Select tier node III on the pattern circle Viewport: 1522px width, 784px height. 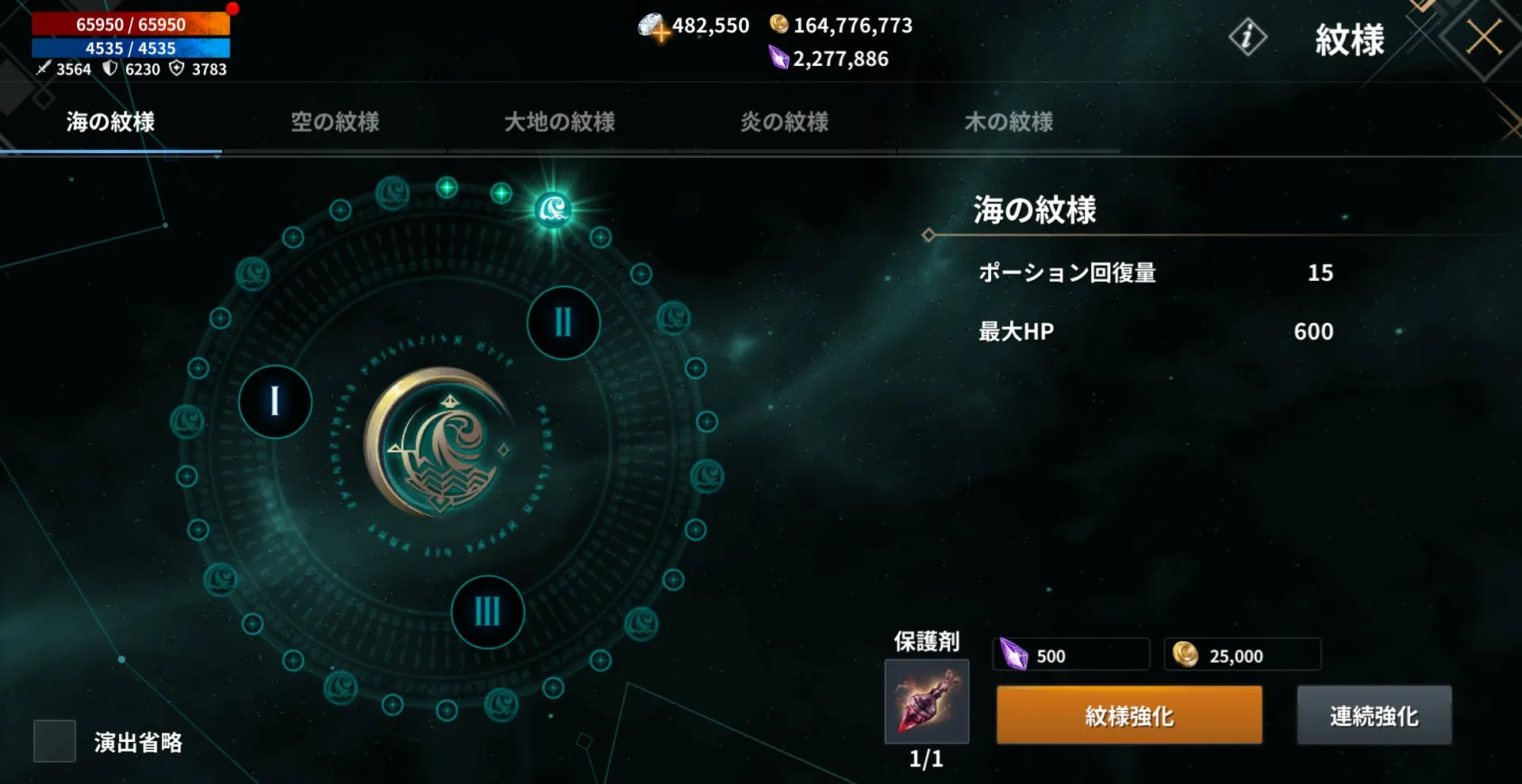tap(486, 612)
